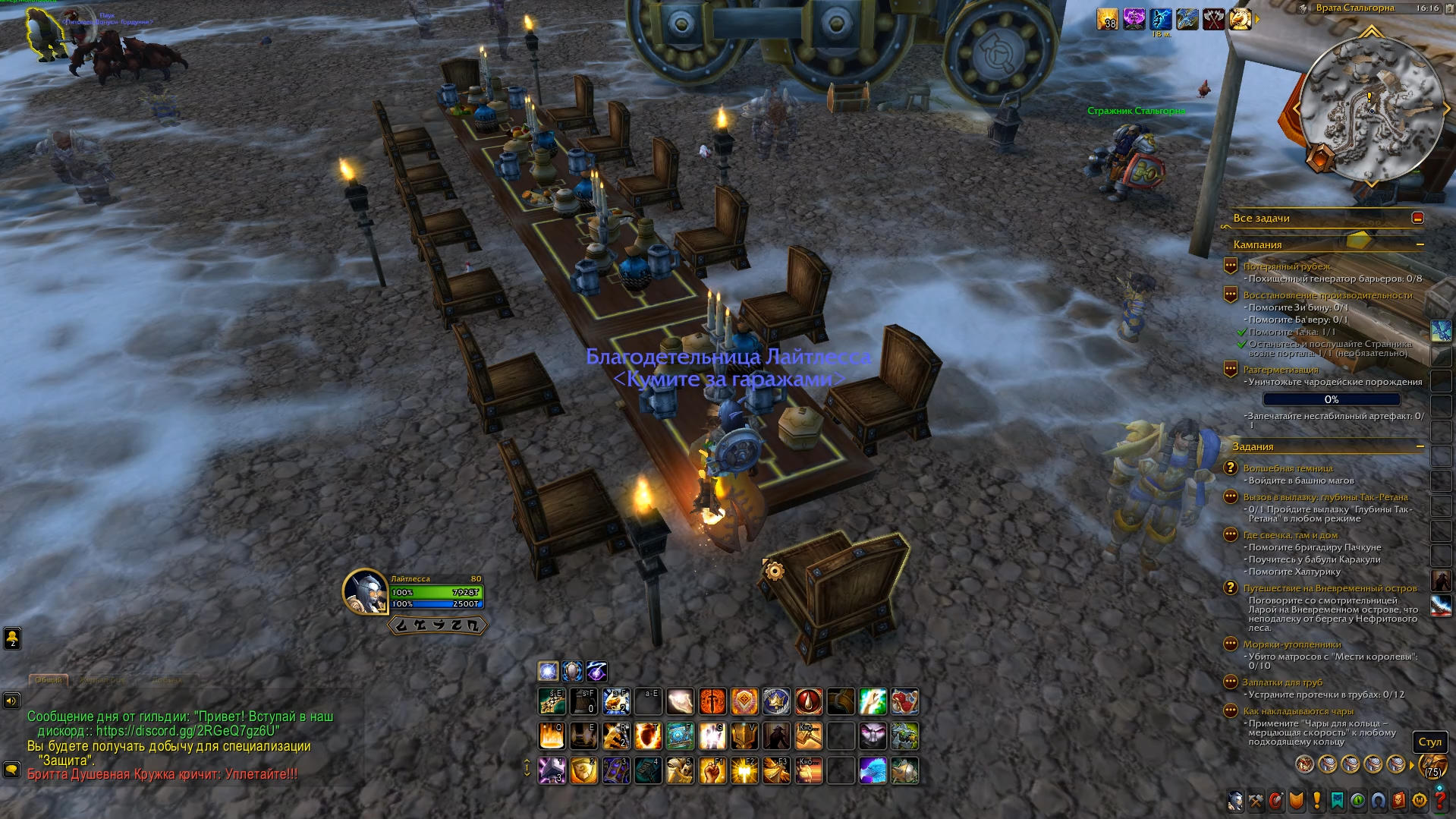Image resolution: width=1456 pixels, height=819 pixels.
Task: Activate the Consecration flame ability on Q
Action: (x=552, y=736)
